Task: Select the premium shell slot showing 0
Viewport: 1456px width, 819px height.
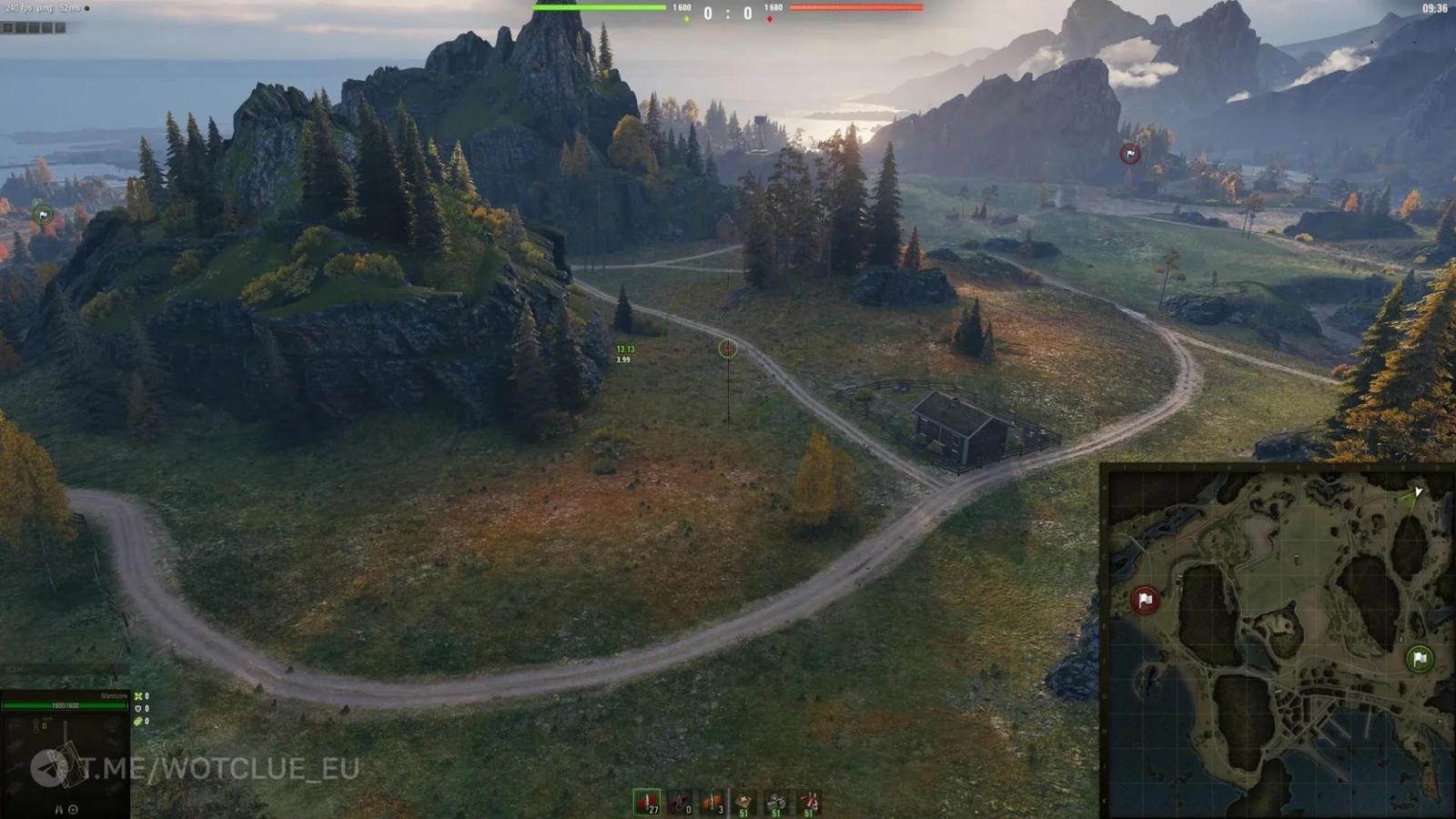Action: click(x=681, y=803)
